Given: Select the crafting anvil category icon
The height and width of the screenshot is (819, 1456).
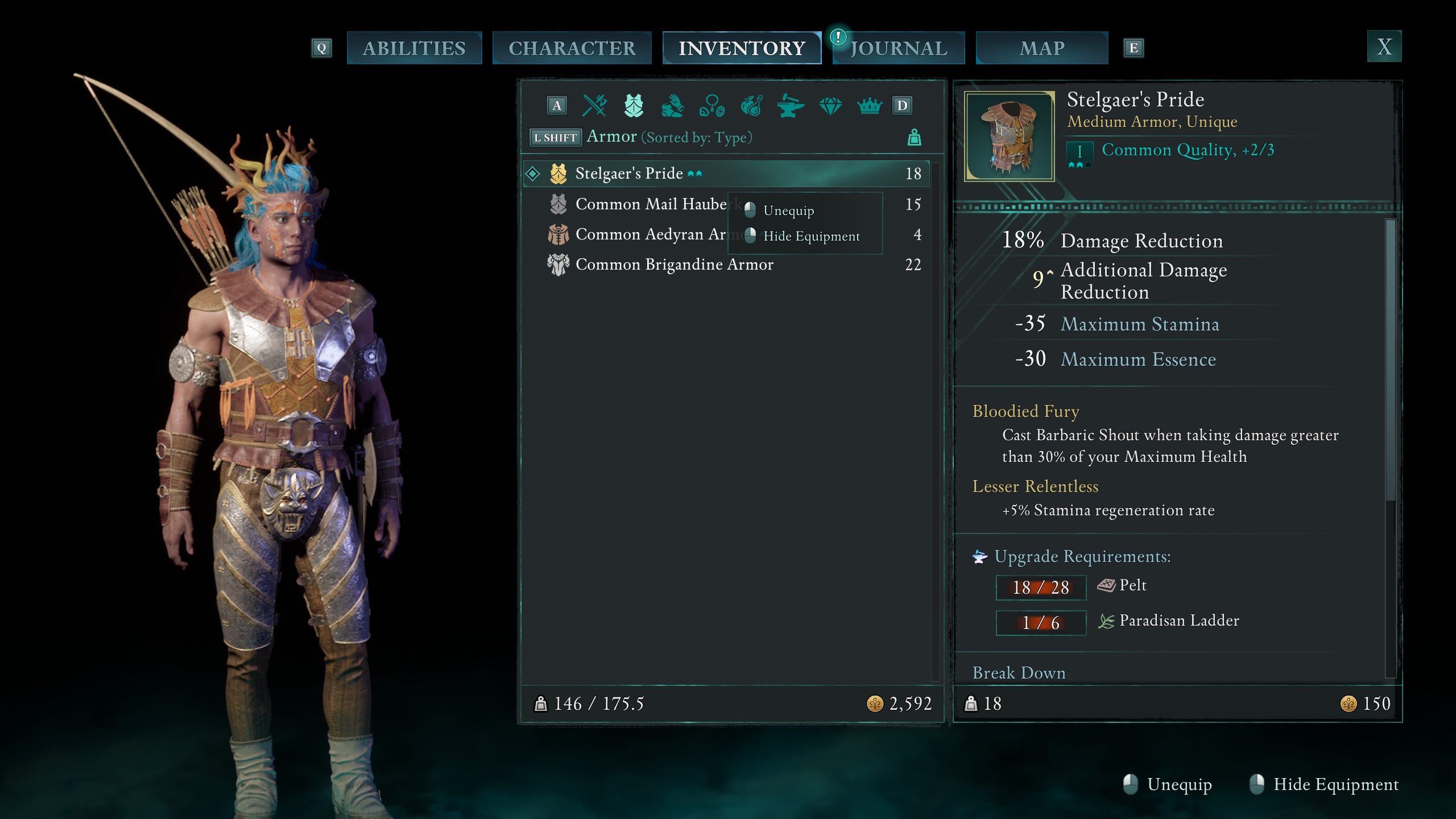Looking at the screenshot, I should [792, 105].
